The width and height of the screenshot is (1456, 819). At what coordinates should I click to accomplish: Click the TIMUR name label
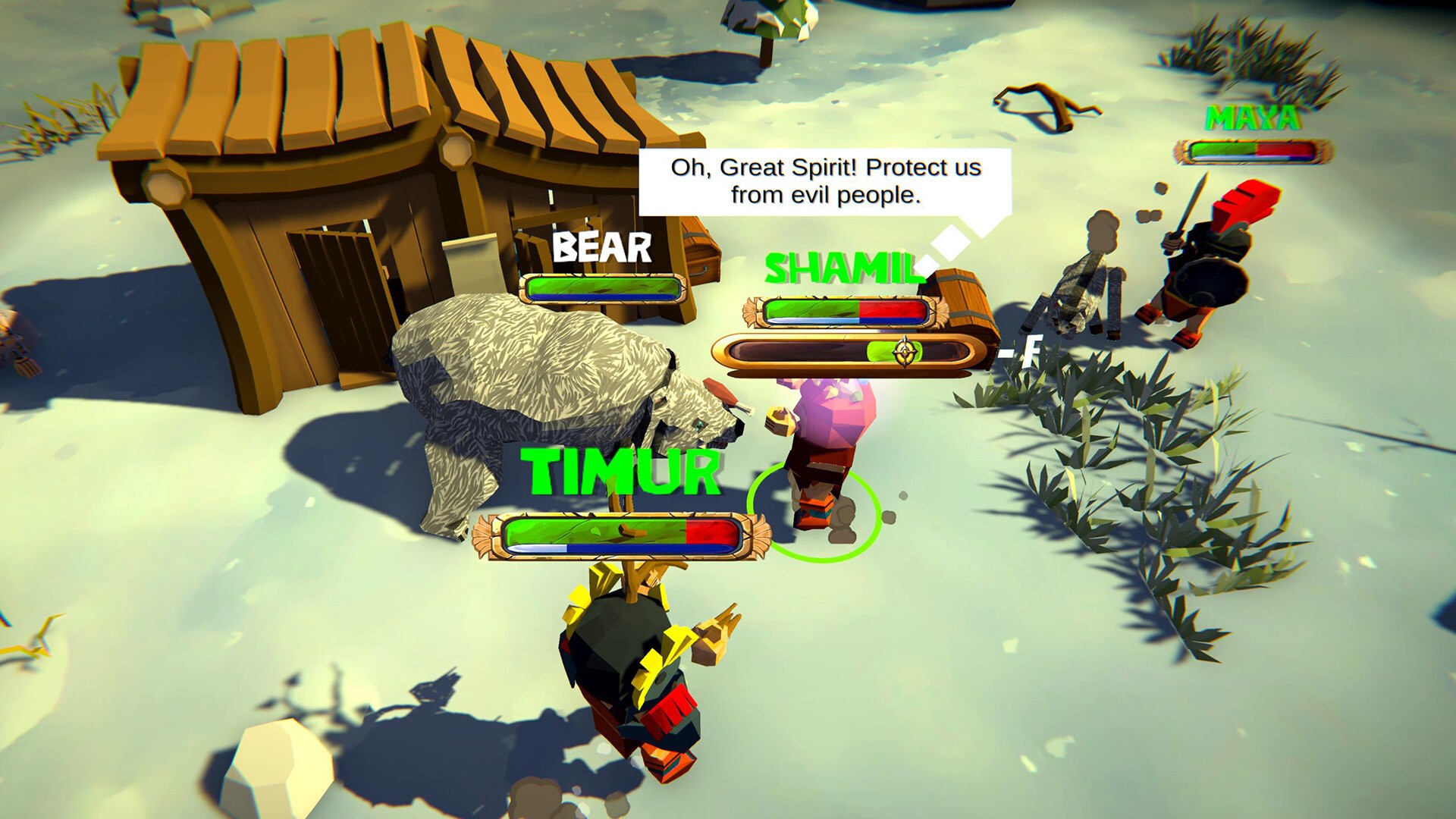pos(620,471)
